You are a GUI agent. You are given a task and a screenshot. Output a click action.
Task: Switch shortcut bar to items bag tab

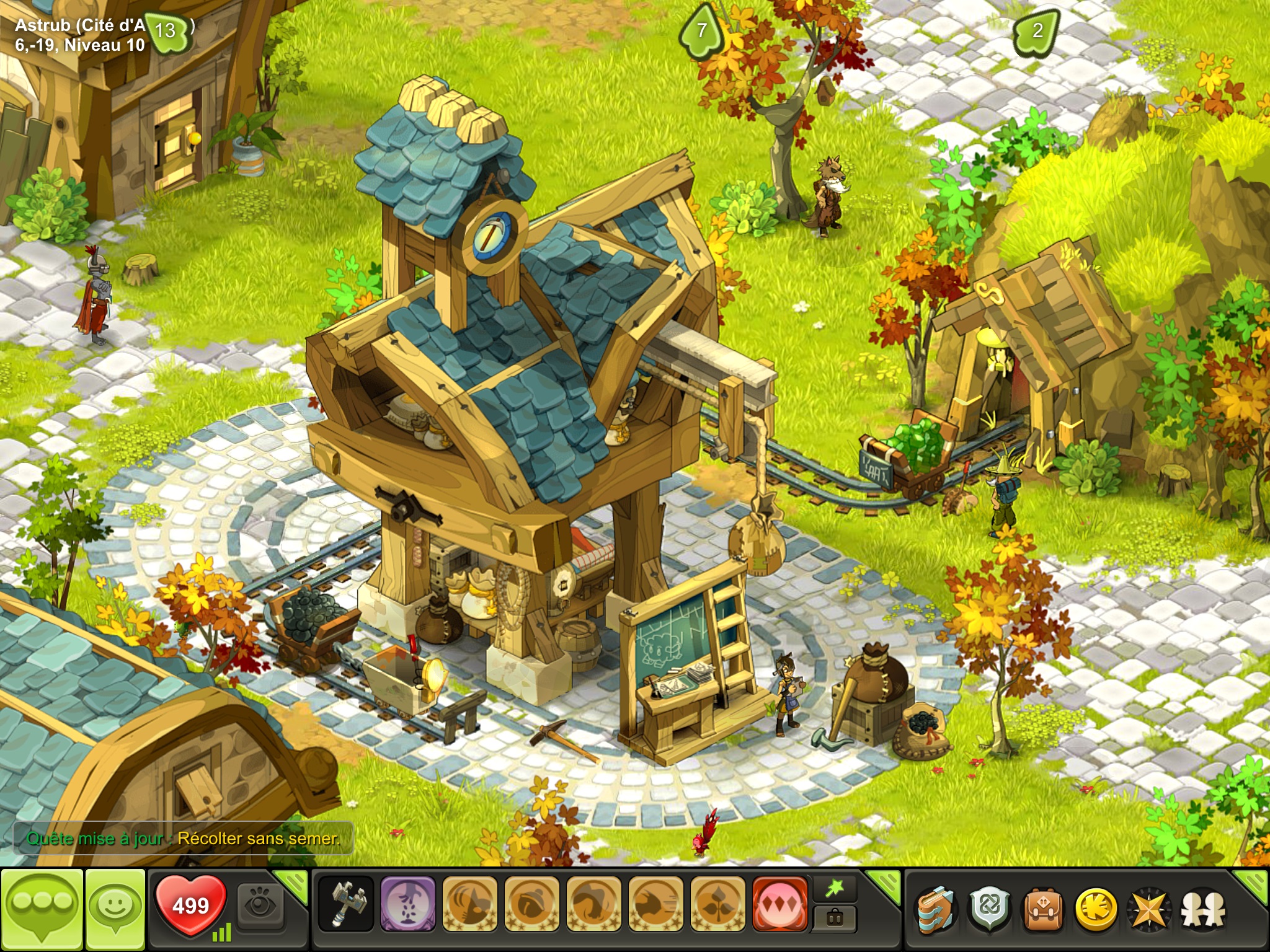(835, 918)
